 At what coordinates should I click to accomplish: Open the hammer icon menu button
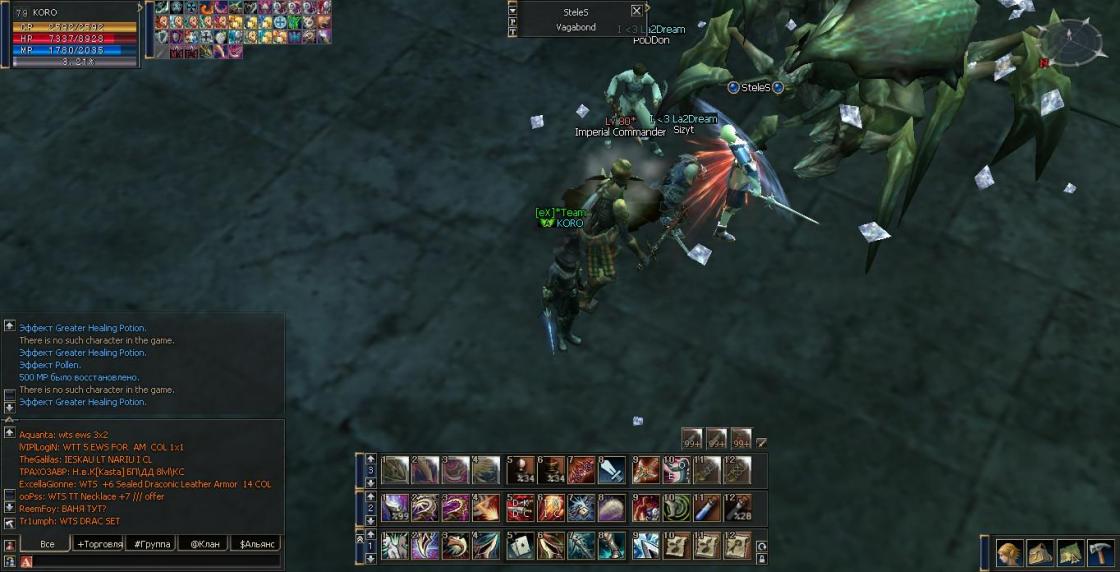[x=1100, y=552]
